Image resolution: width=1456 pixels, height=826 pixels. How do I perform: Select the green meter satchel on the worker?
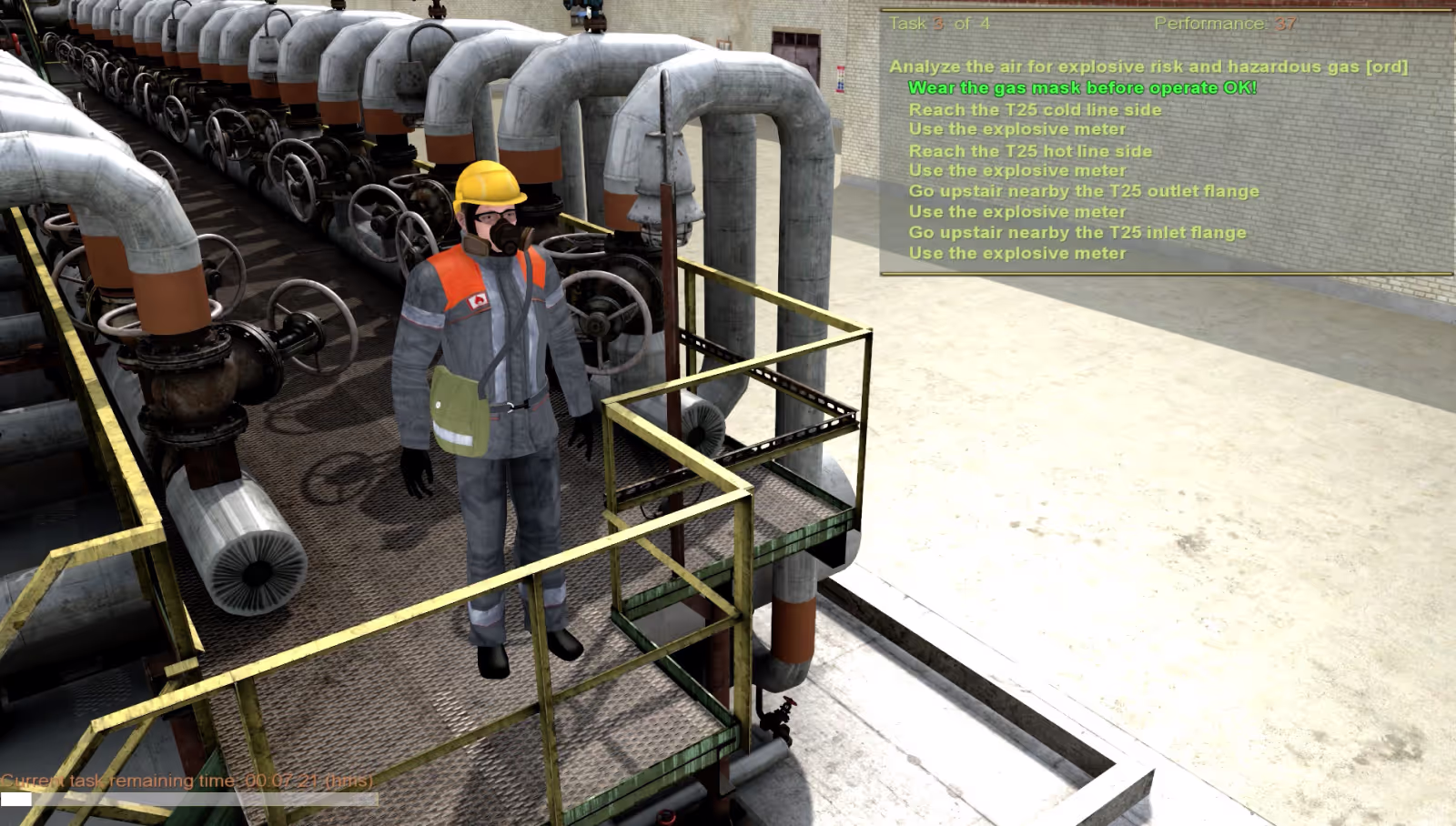pos(457,407)
